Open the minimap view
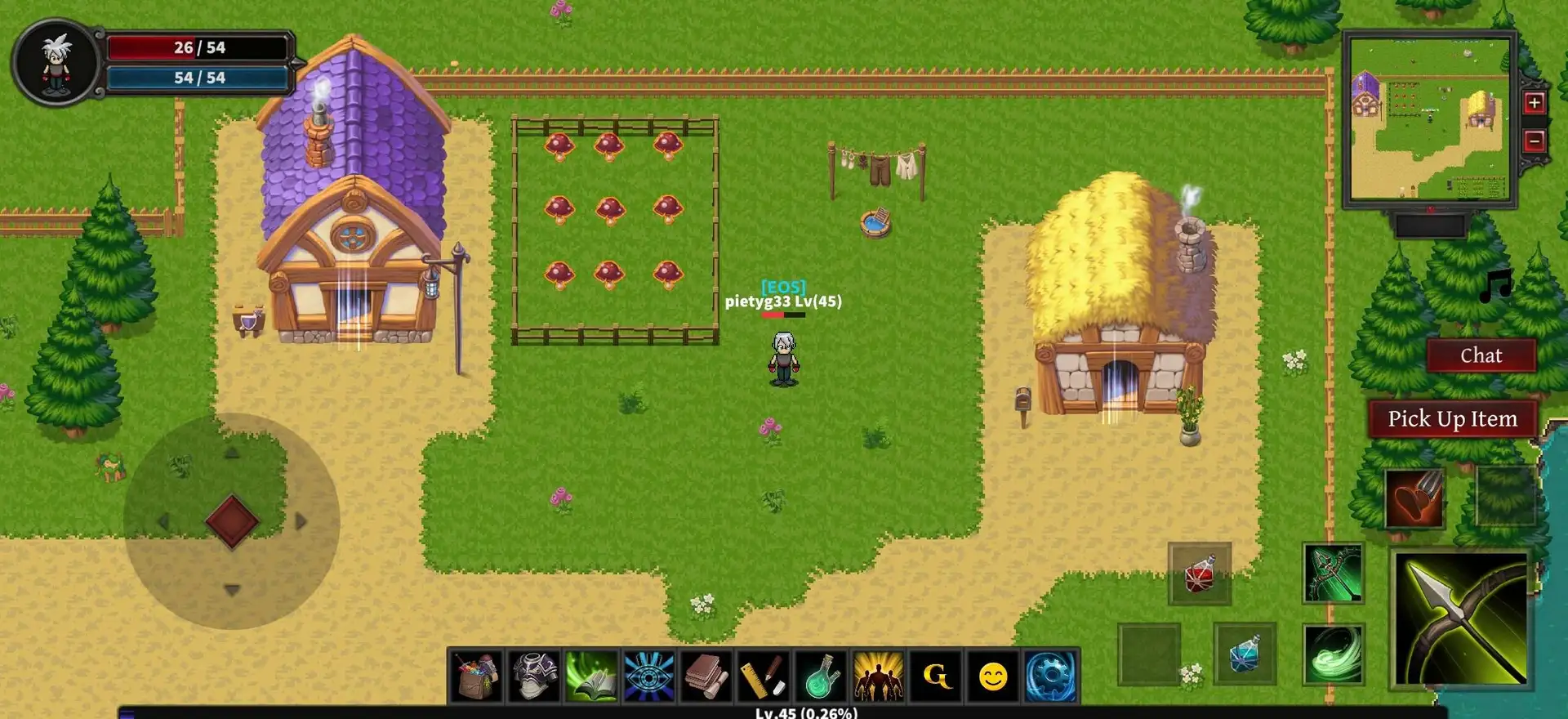Image resolution: width=1568 pixels, height=719 pixels. point(1429,119)
